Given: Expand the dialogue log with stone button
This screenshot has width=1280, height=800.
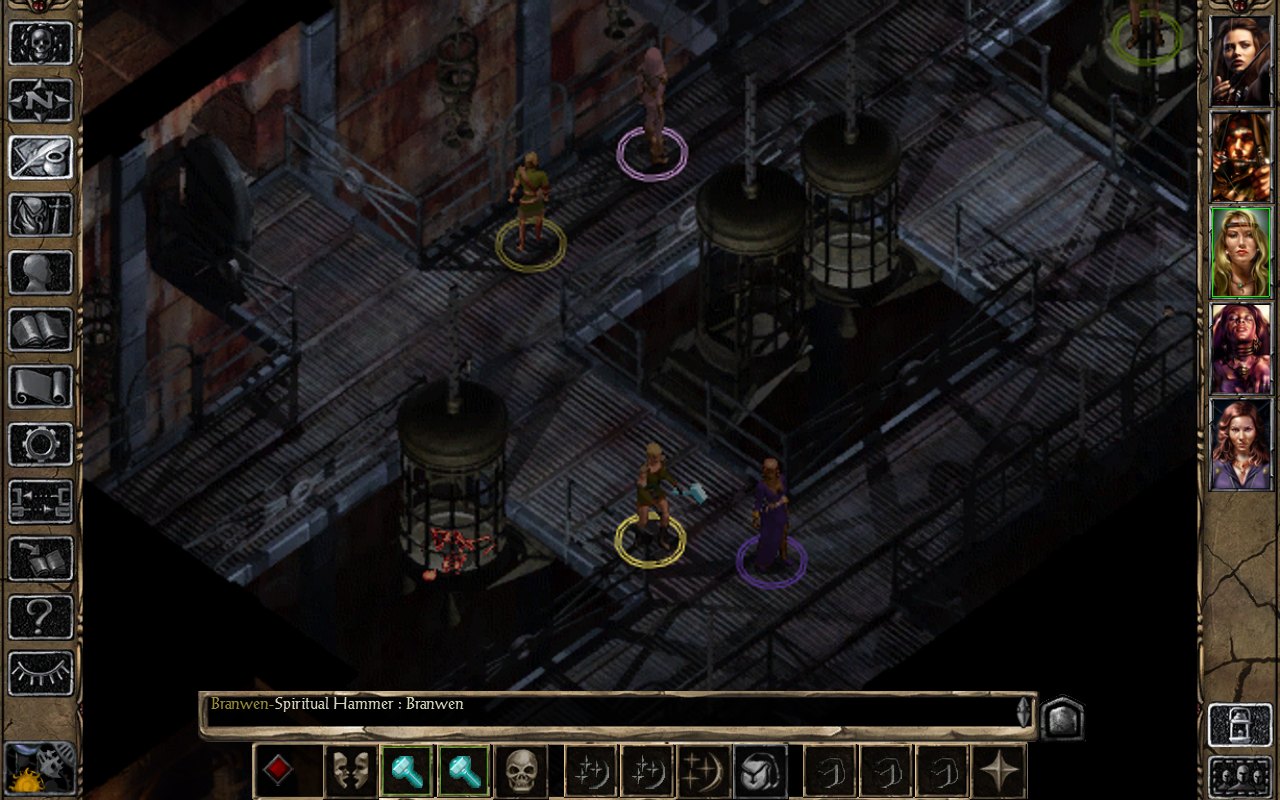Looking at the screenshot, I should point(1062,718).
